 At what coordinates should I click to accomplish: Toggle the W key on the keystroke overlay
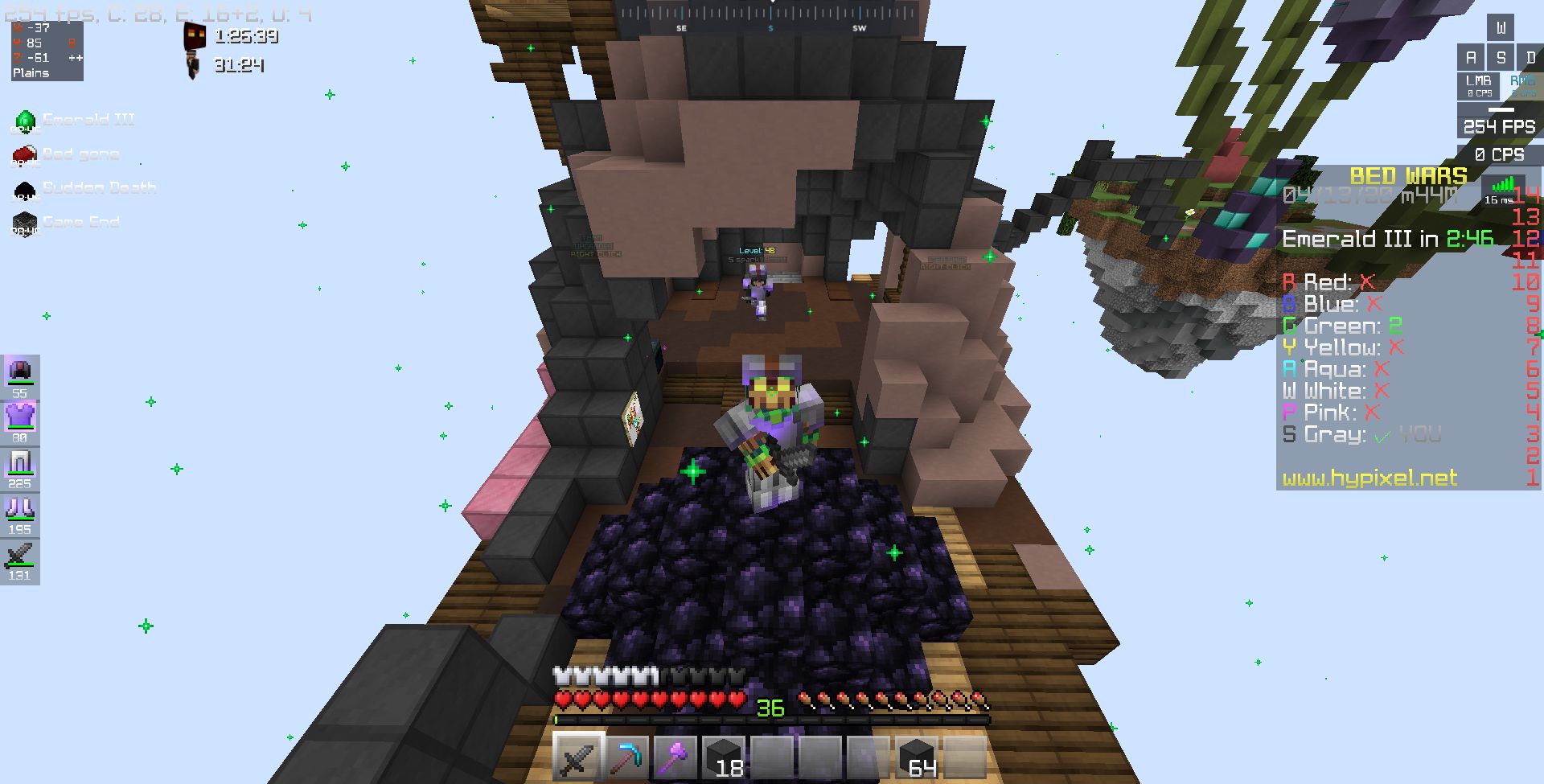click(x=1499, y=27)
